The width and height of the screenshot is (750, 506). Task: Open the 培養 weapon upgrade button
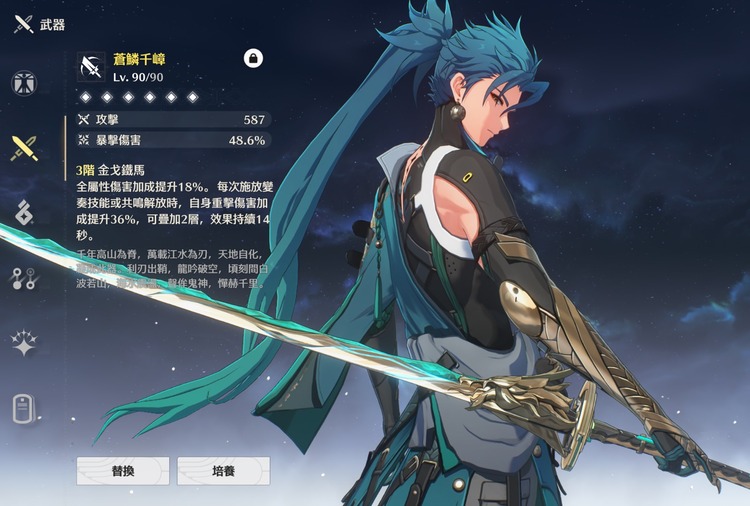tap(223, 471)
